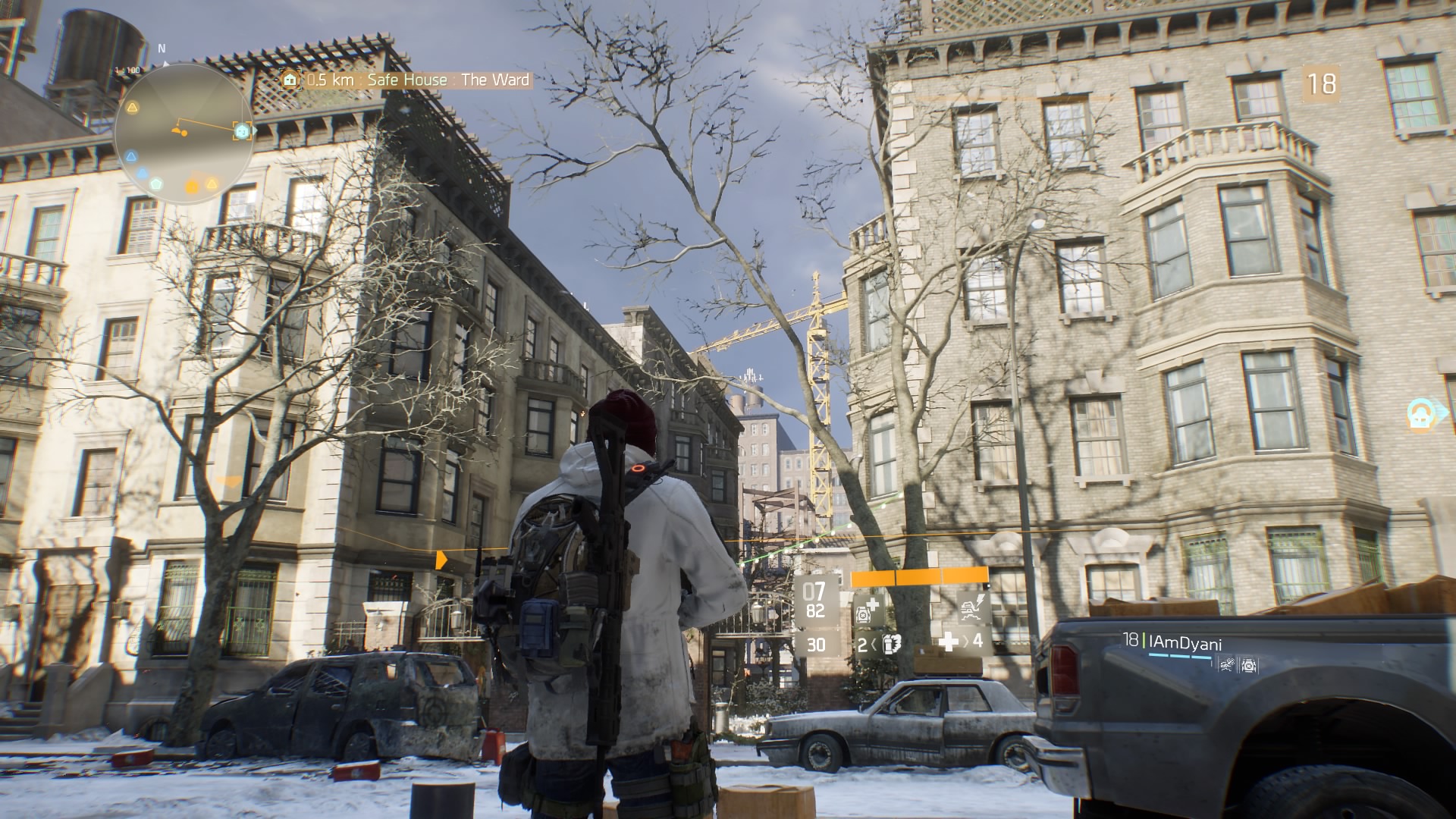The width and height of the screenshot is (1456, 819).
Task: Click the hexagonal safe house icon on the minimap
Action: (242, 130)
